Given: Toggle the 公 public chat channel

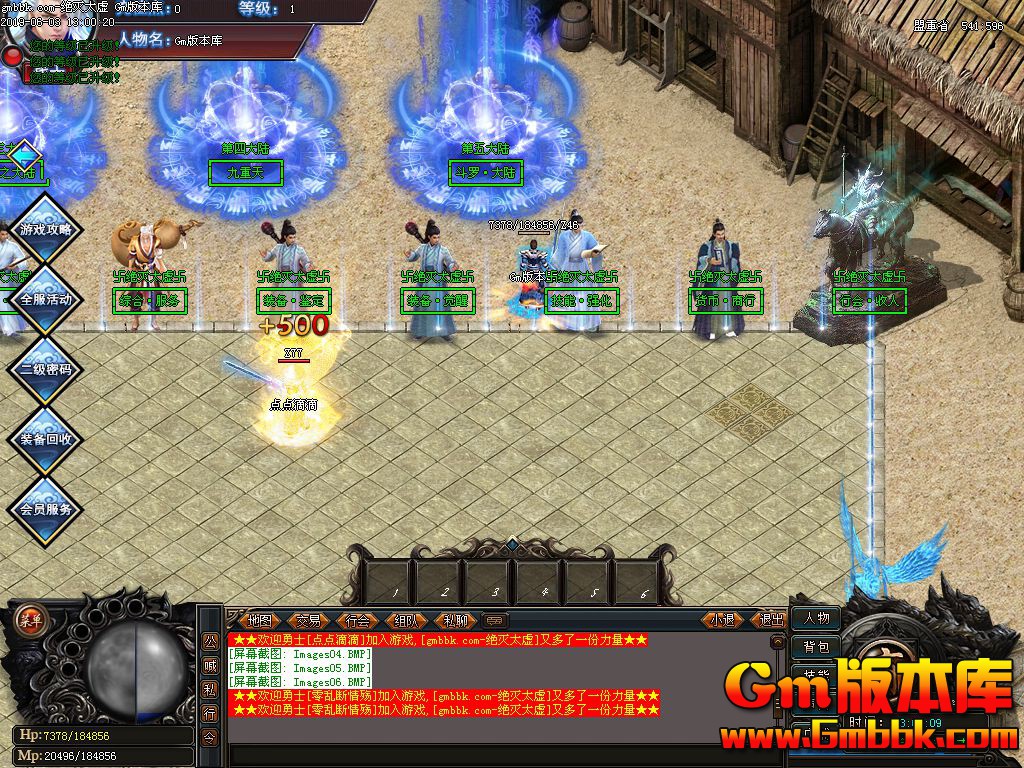Looking at the screenshot, I should coord(210,641).
